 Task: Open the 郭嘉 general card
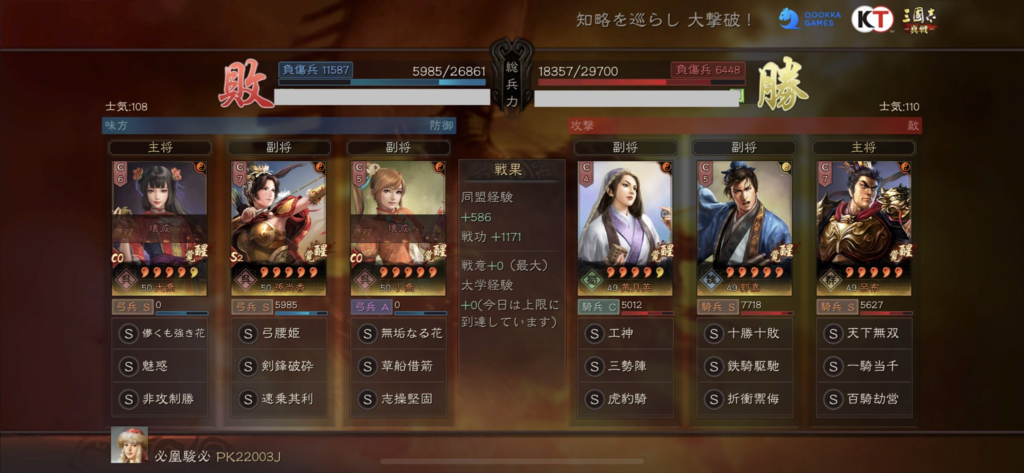(745, 228)
